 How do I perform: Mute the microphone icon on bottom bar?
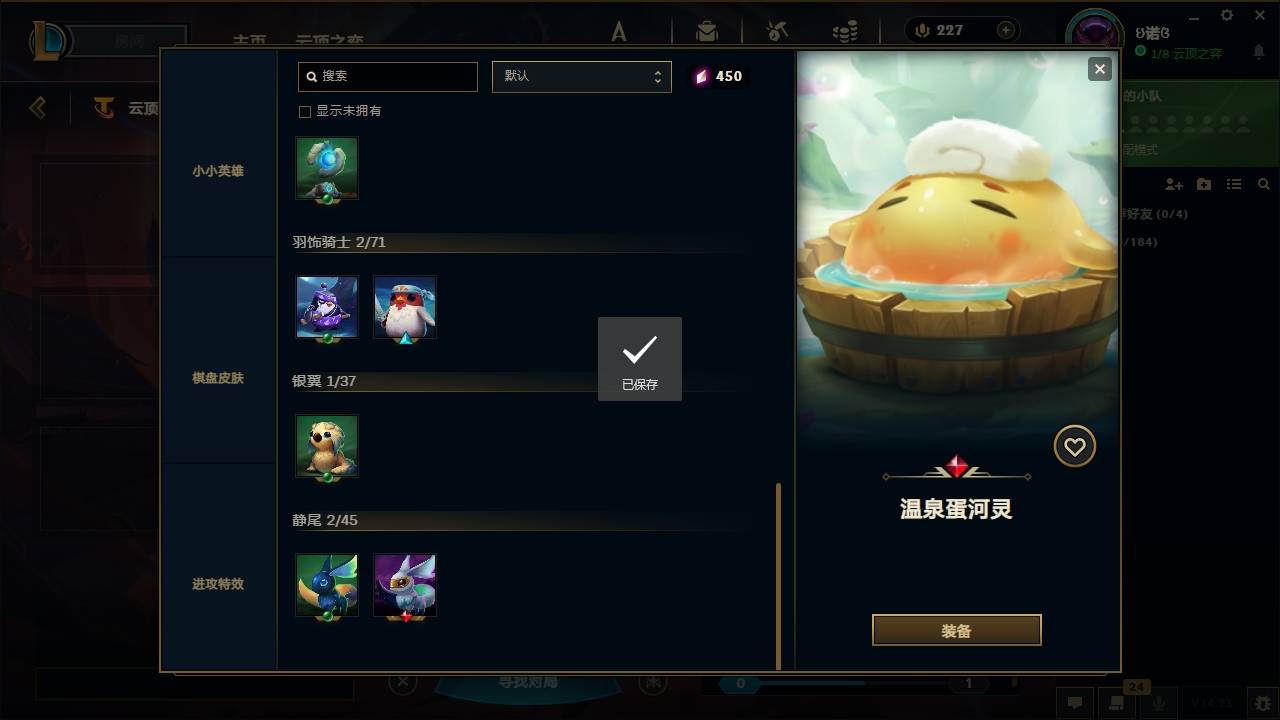[1160, 703]
